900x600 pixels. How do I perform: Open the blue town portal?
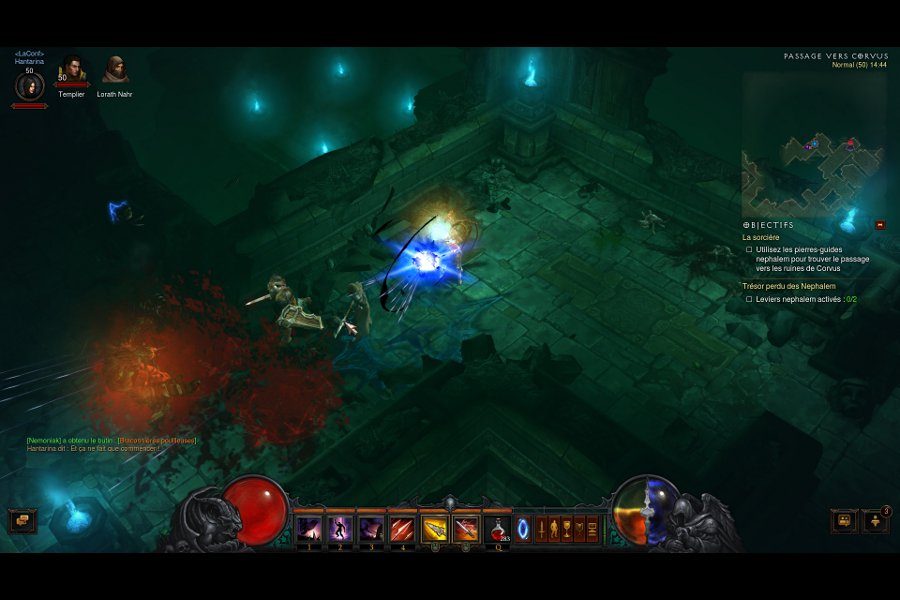click(522, 528)
